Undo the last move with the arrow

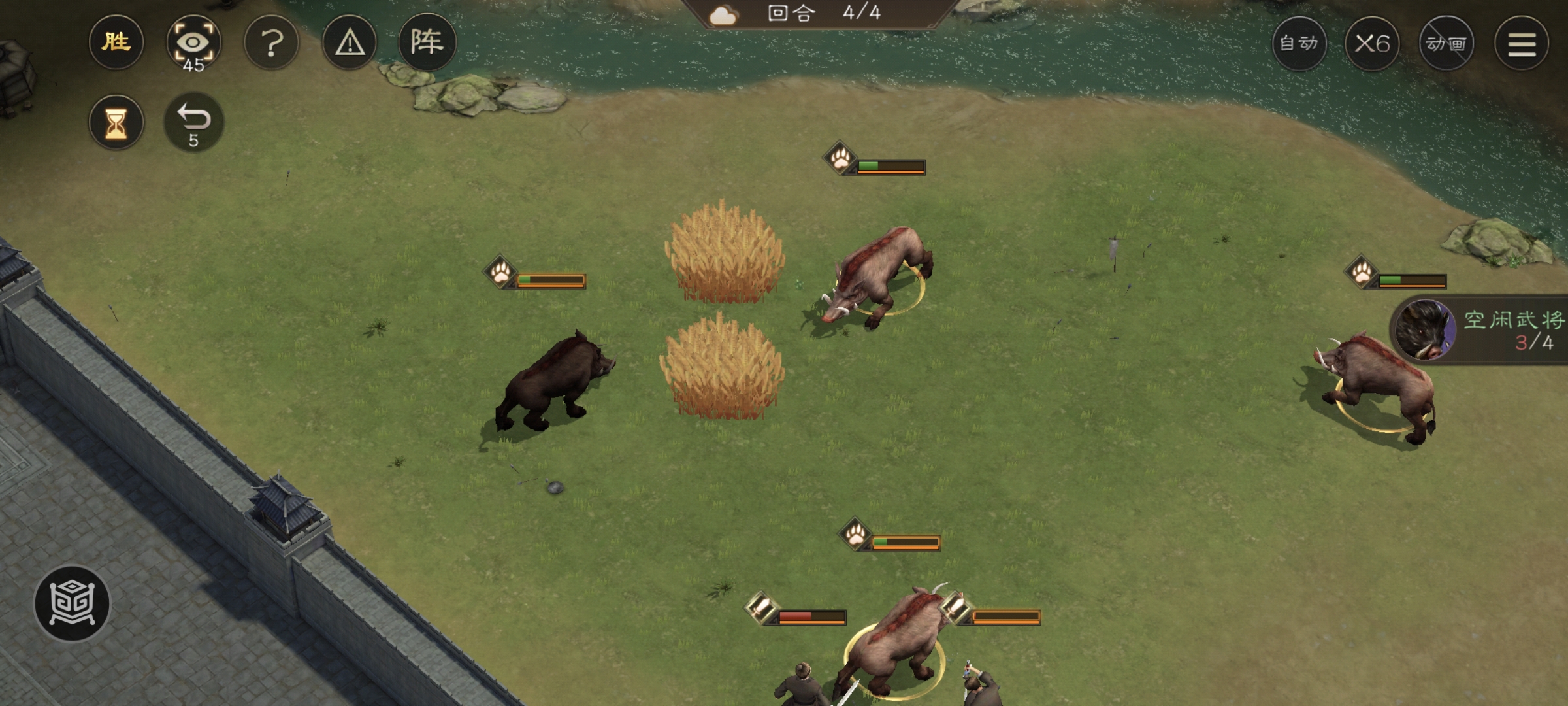[193, 123]
